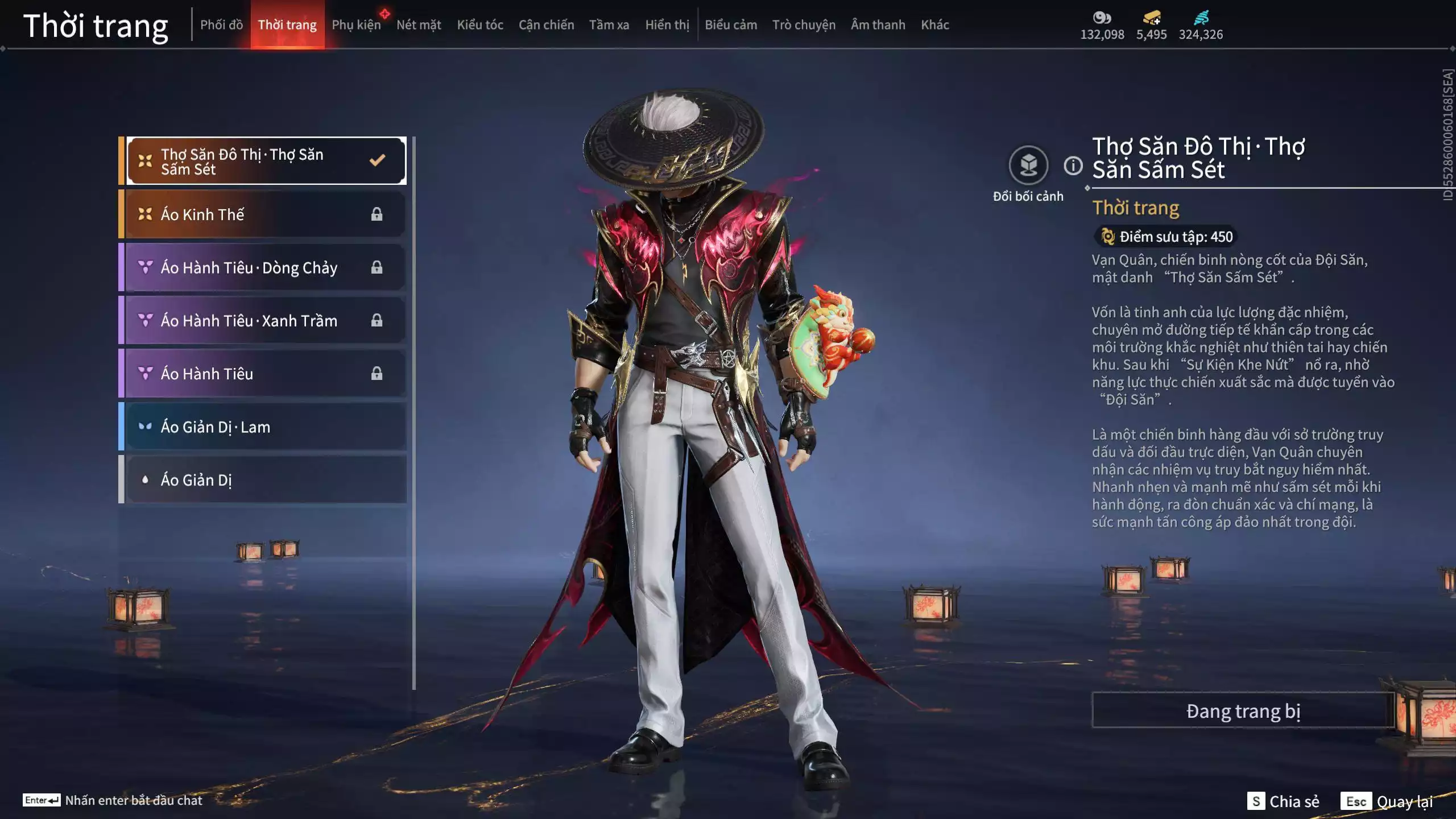
Task: Click the Đổi bối cảnh background icon
Action: pyautogui.click(x=1028, y=166)
